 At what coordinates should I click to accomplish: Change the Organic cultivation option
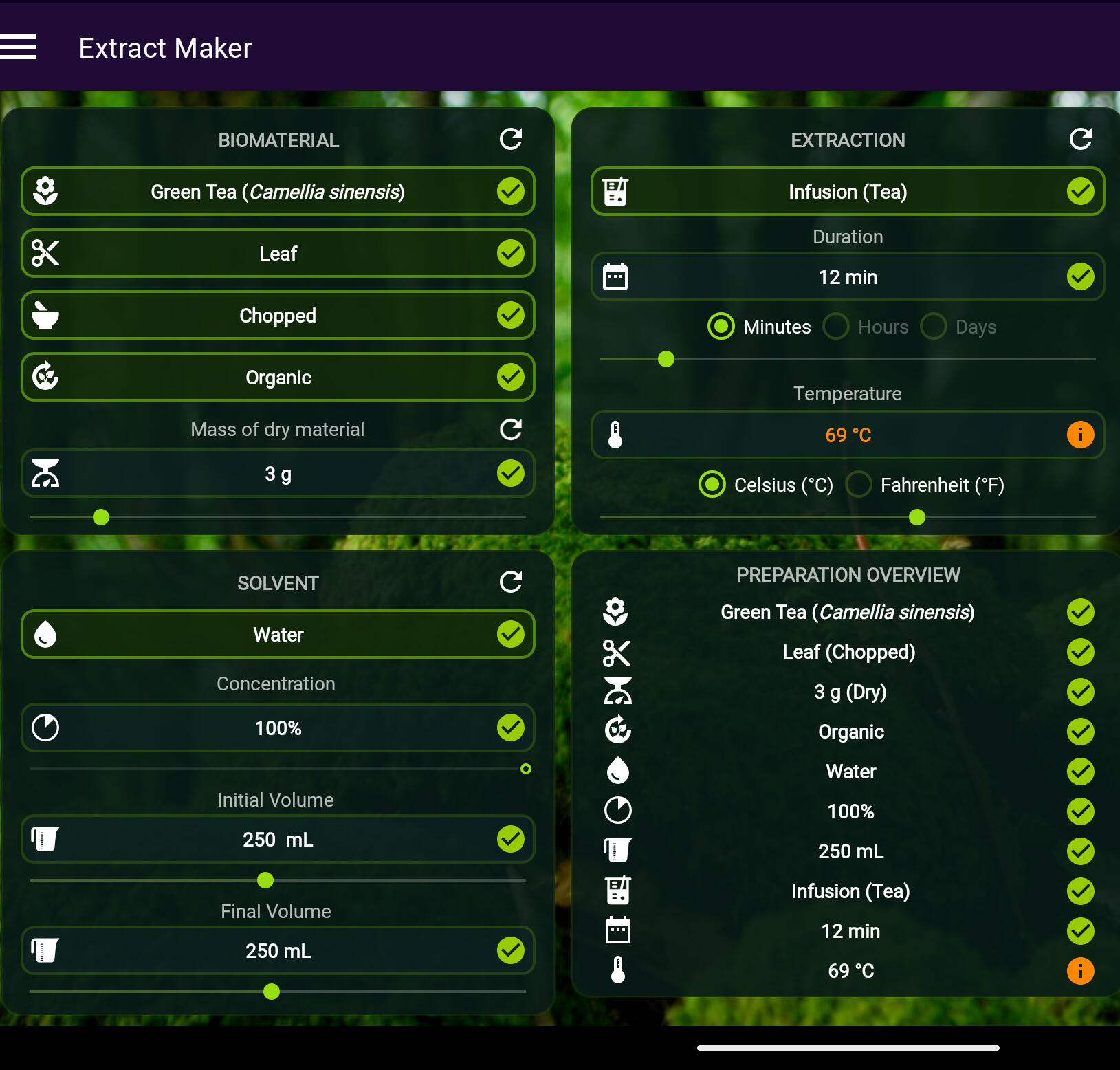click(278, 378)
